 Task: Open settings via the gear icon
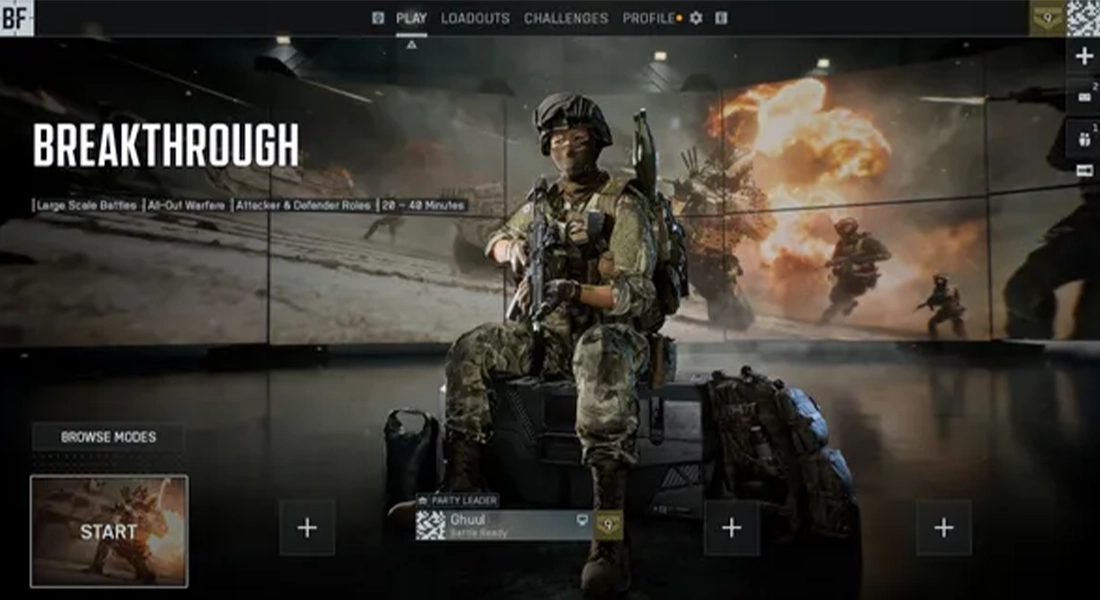696,18
